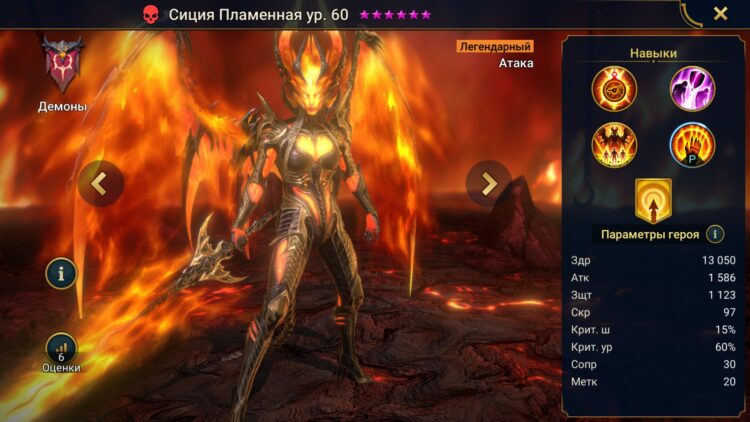Select the fiery compass skill icon
This screenshot has width=750, height=422.
pos(614,88)
